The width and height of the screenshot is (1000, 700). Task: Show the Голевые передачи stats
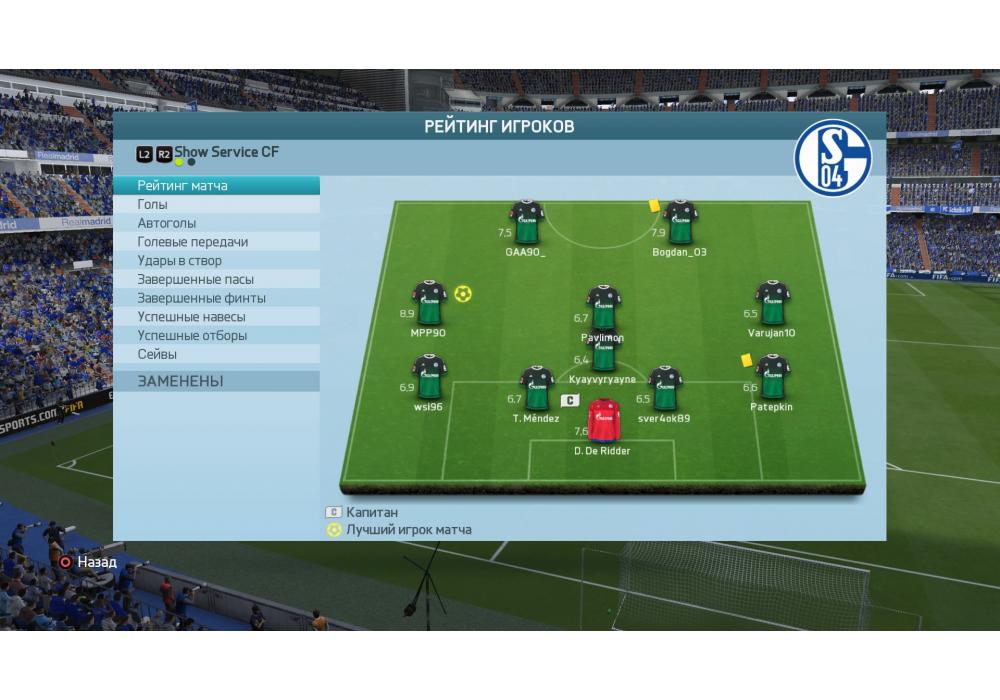(x=217, y=242)
